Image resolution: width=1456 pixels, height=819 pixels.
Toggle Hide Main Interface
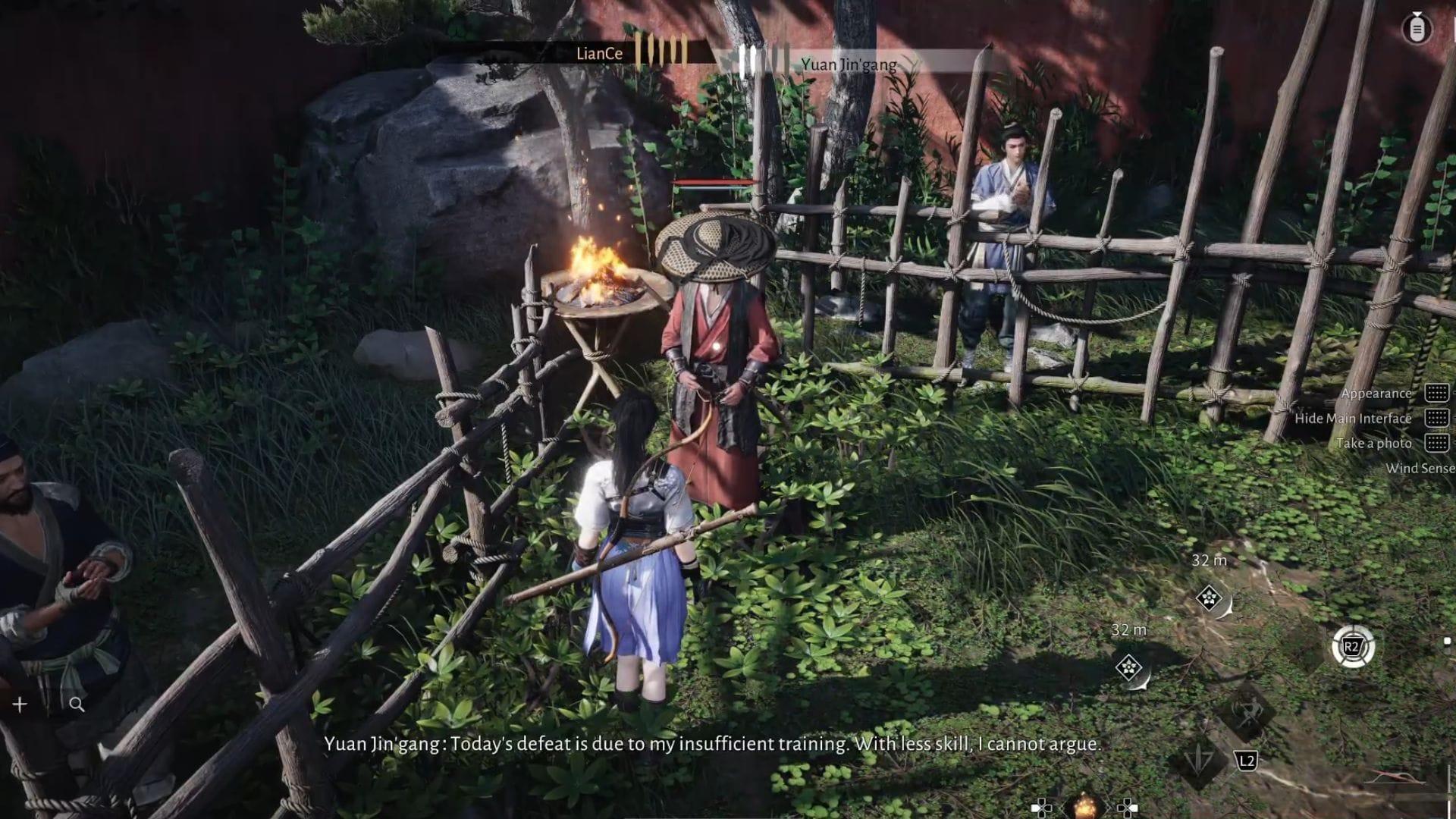click(1354, 418)
